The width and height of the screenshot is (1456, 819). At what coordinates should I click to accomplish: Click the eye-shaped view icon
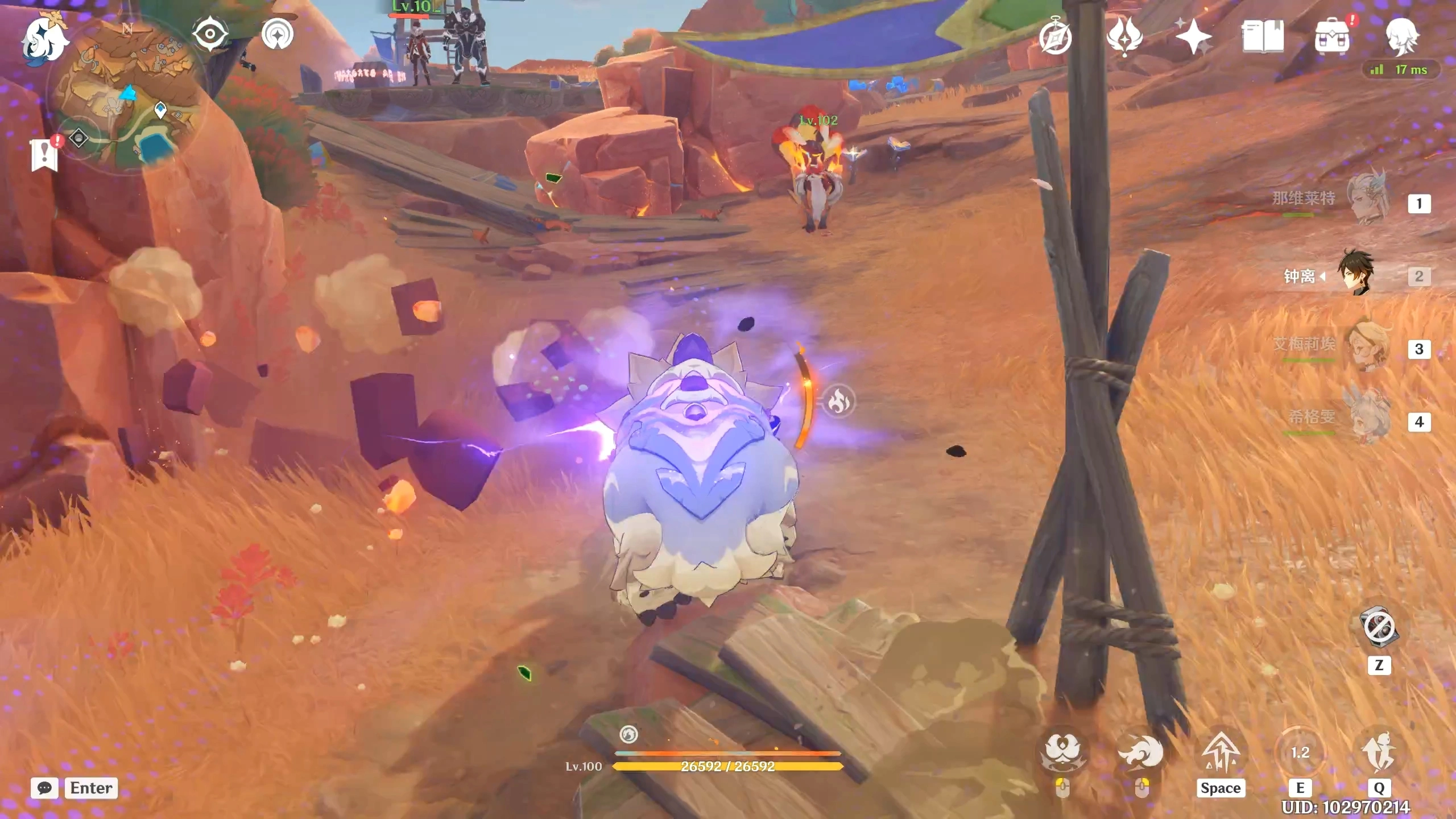pyautogui.click(x=210, y=34)
